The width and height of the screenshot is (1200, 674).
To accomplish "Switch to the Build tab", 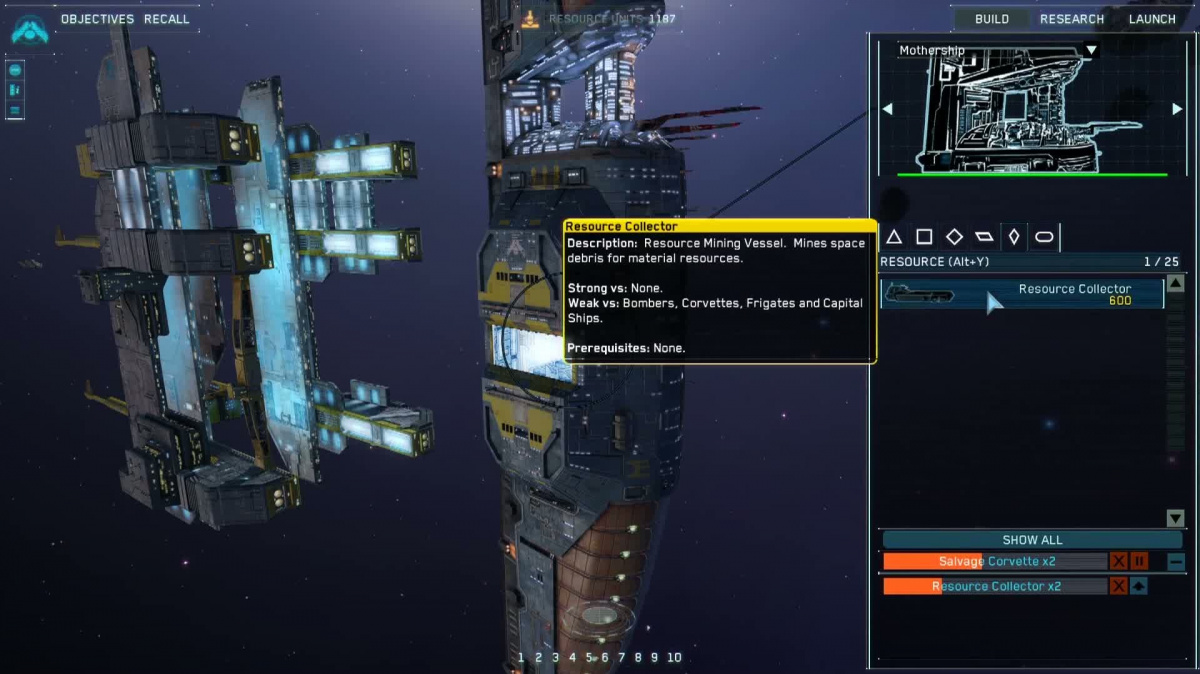I will [991, 19].
